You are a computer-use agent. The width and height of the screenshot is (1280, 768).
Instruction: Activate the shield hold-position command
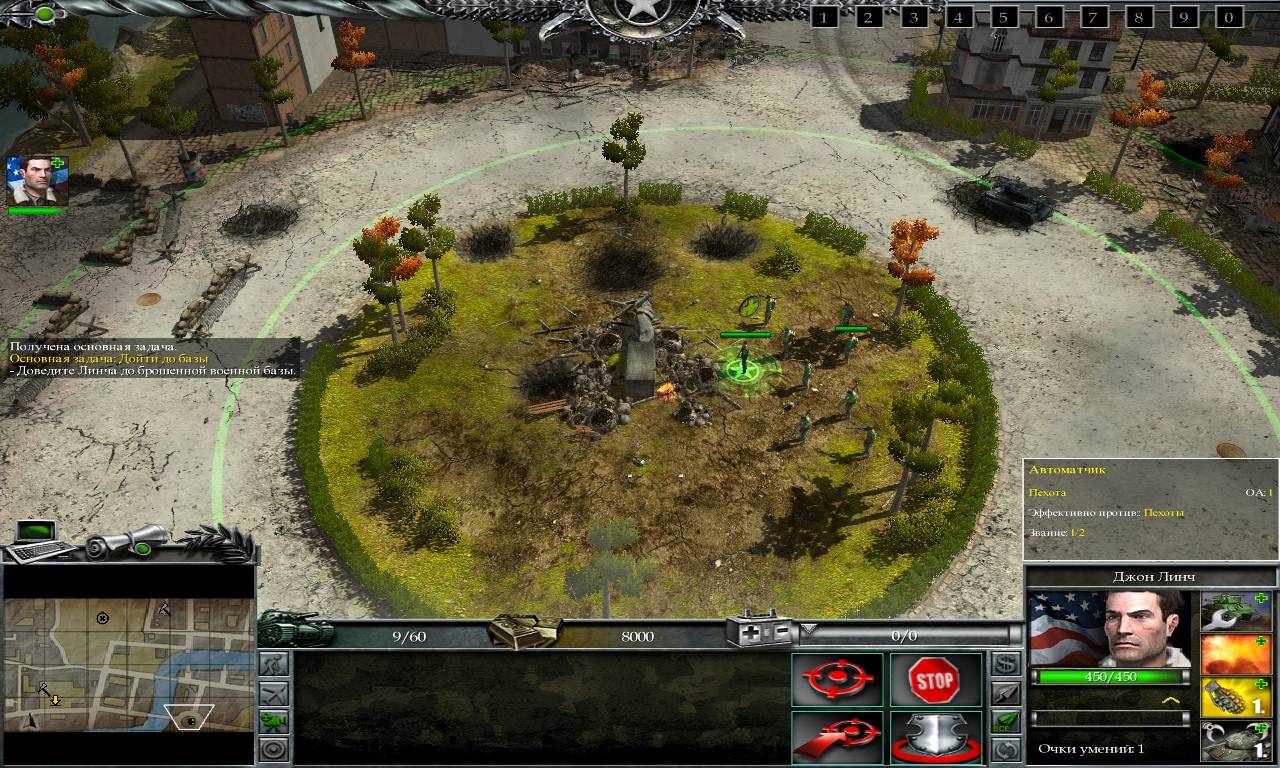pos(933,737)
